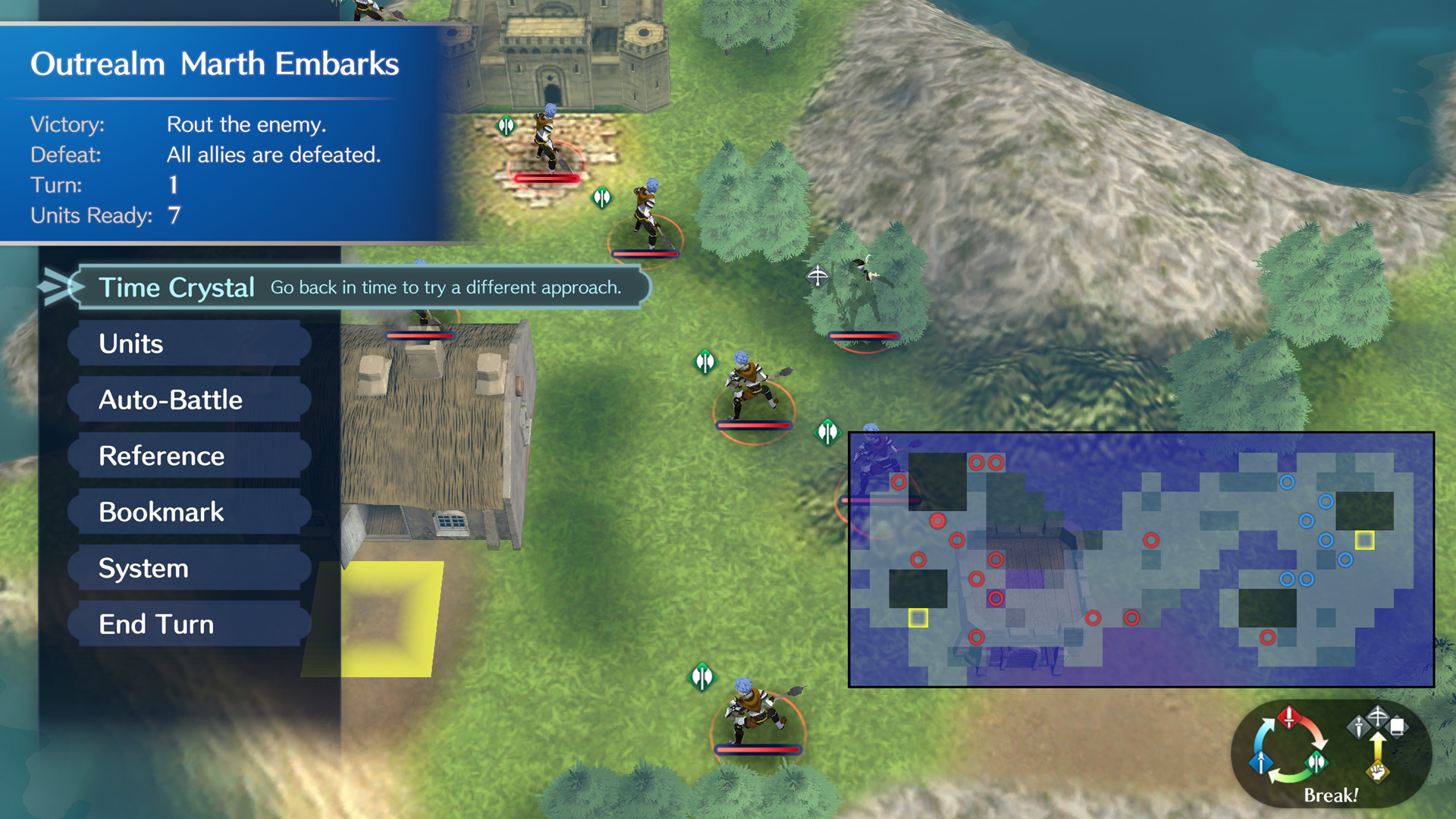Open the Units menu entry

(x=130, y=344)
